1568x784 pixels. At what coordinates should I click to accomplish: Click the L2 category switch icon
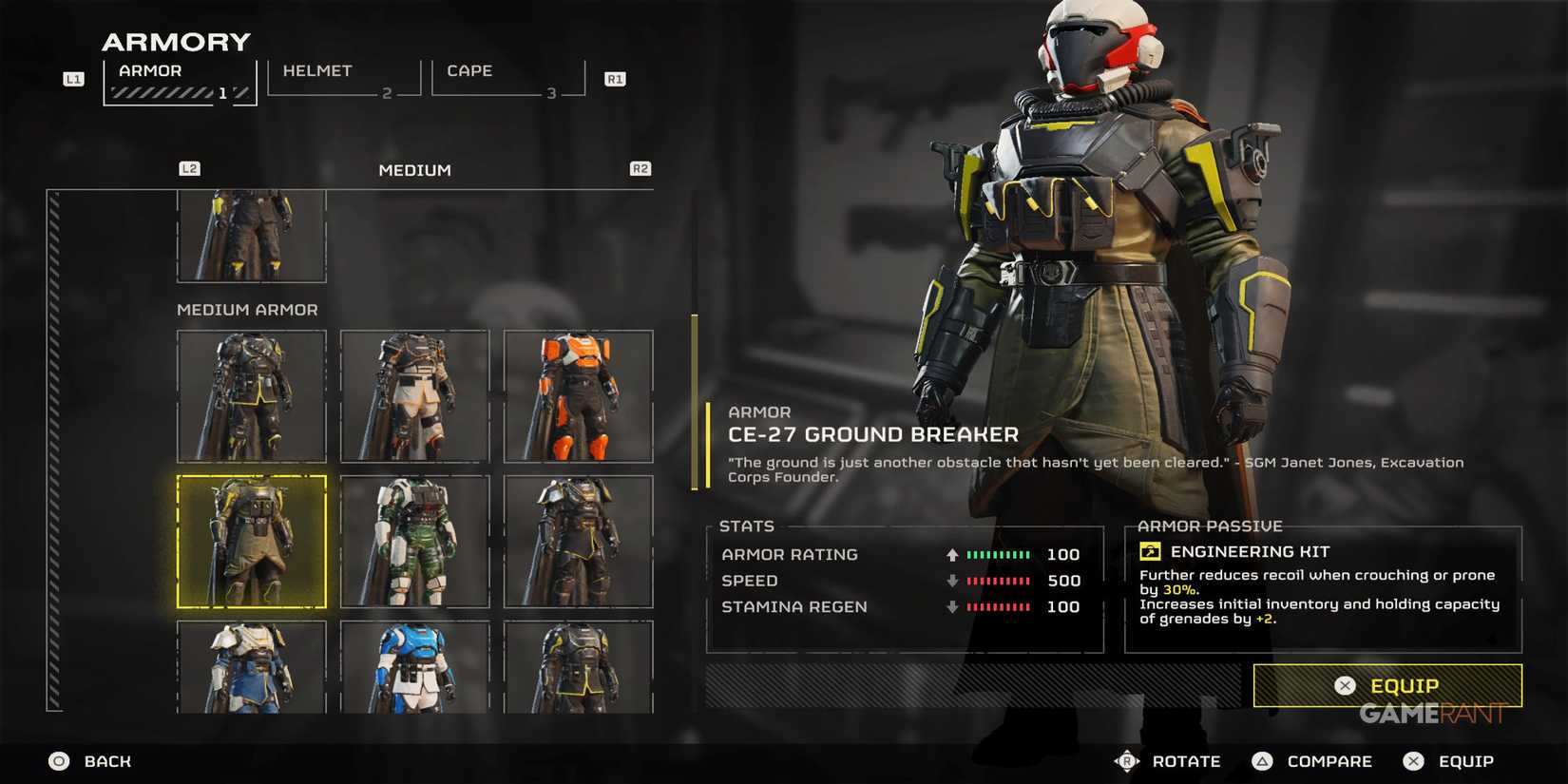tap(189, 168)
